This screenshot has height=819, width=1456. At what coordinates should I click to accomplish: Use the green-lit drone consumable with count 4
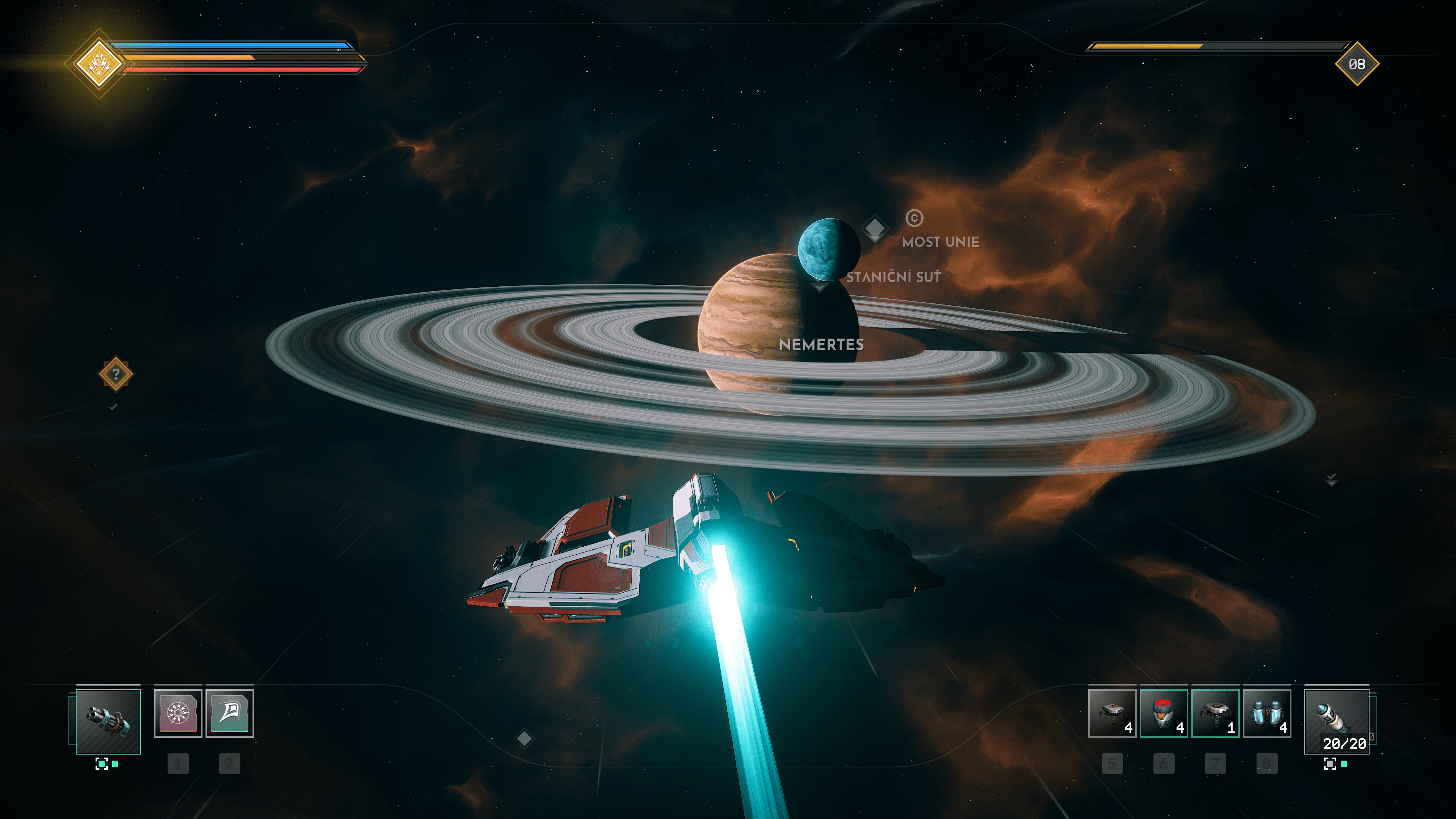(x=1111, y=713)
